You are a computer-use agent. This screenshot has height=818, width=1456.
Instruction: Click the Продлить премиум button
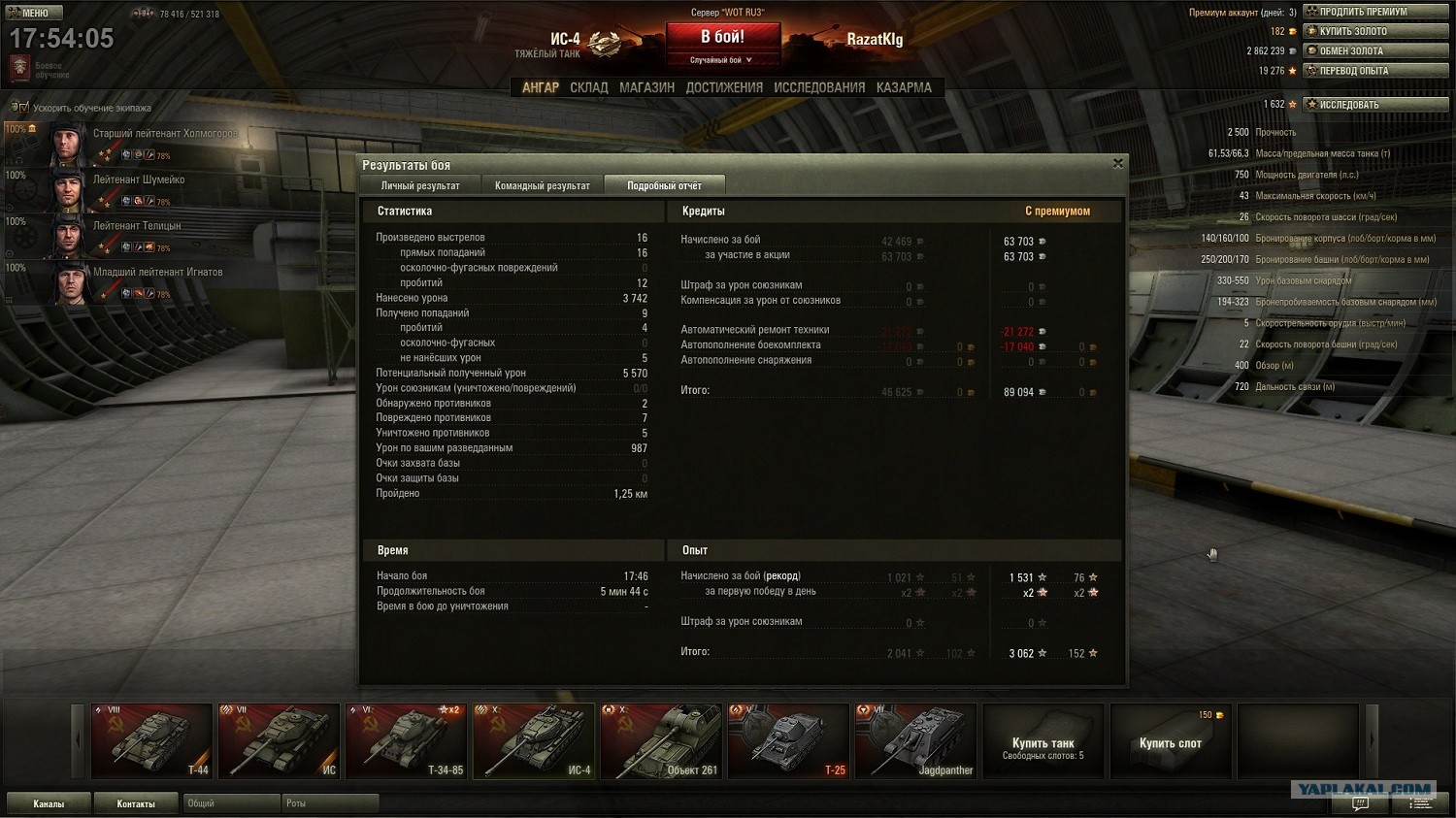(1376, 12)
